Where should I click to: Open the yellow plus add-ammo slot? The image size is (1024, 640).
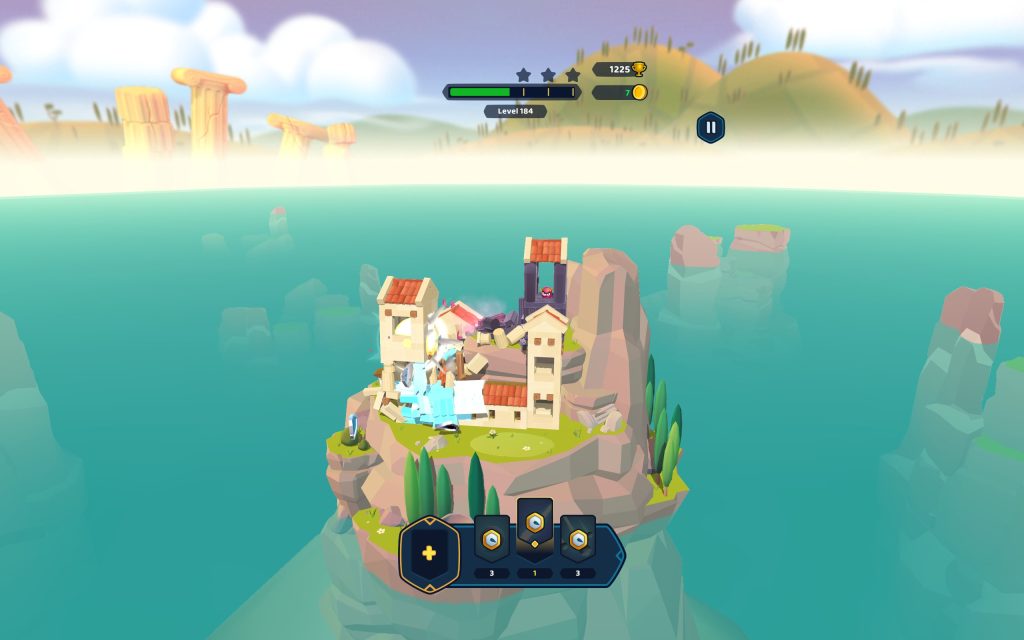[x=429, y=553]
